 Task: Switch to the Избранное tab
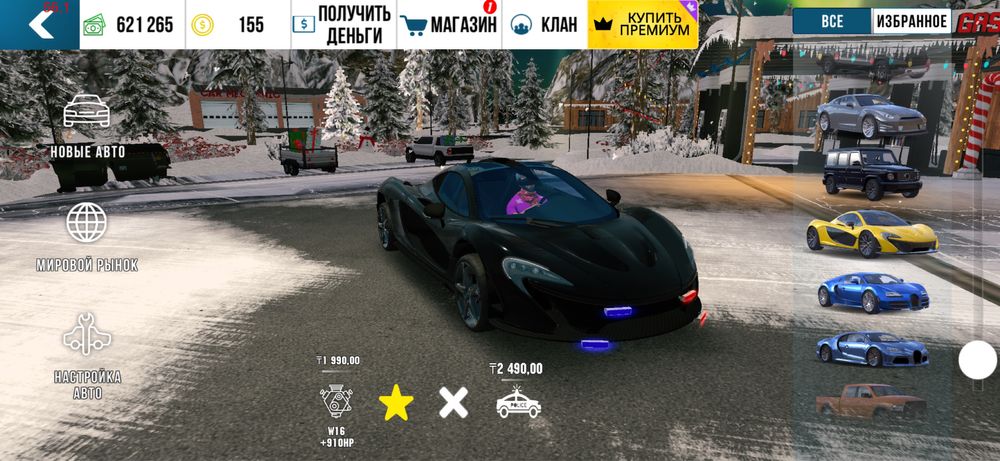point(912,21)
